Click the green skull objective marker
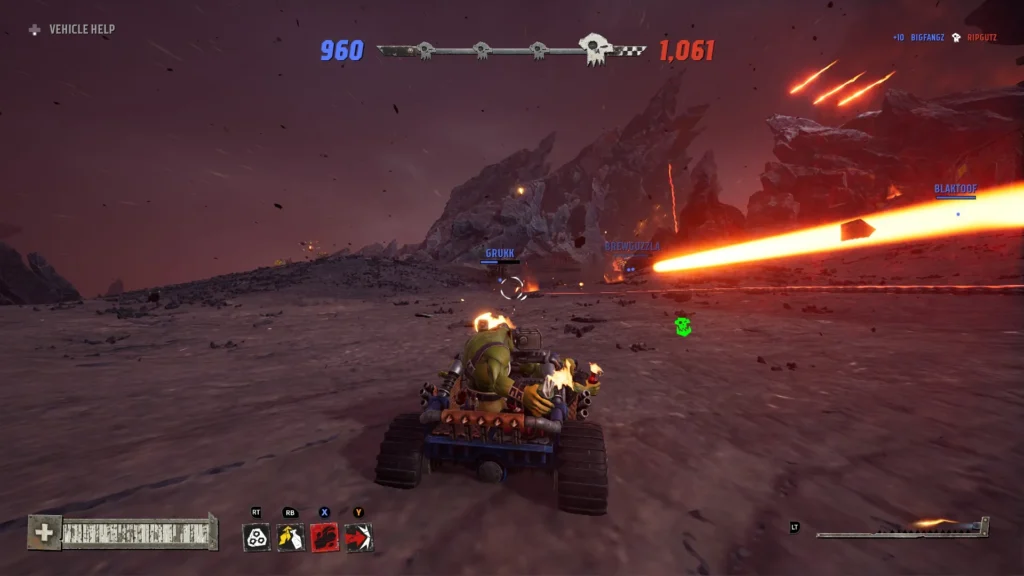This screenshot has width=1024, height=576. tap(682, 326)
